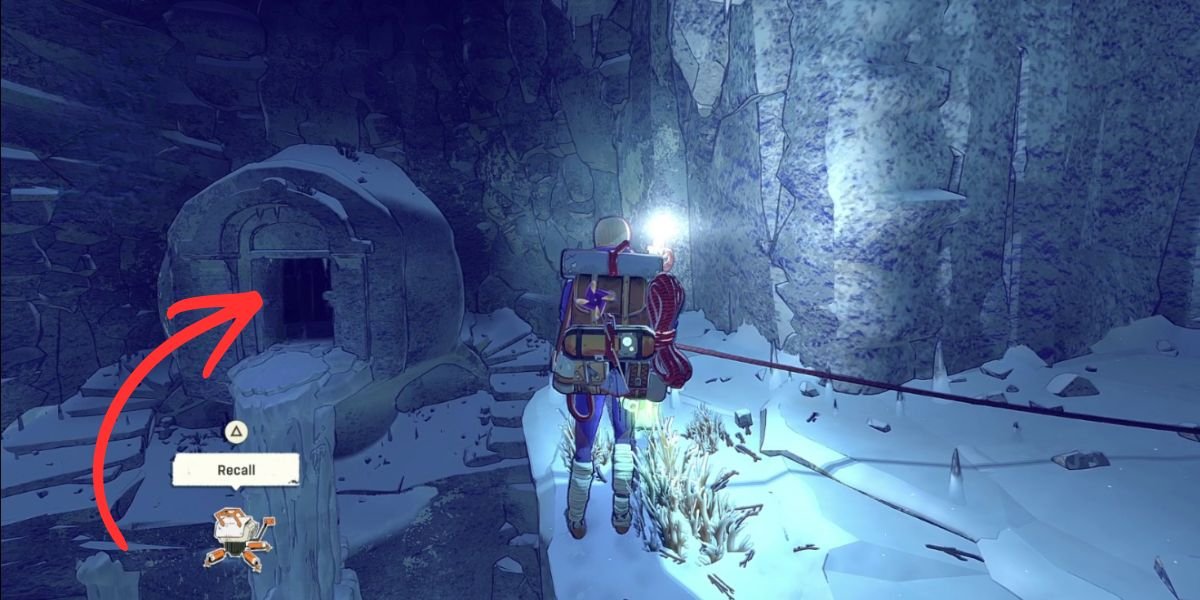
Task: Click the Recall label
Action: tap(236, 469)
